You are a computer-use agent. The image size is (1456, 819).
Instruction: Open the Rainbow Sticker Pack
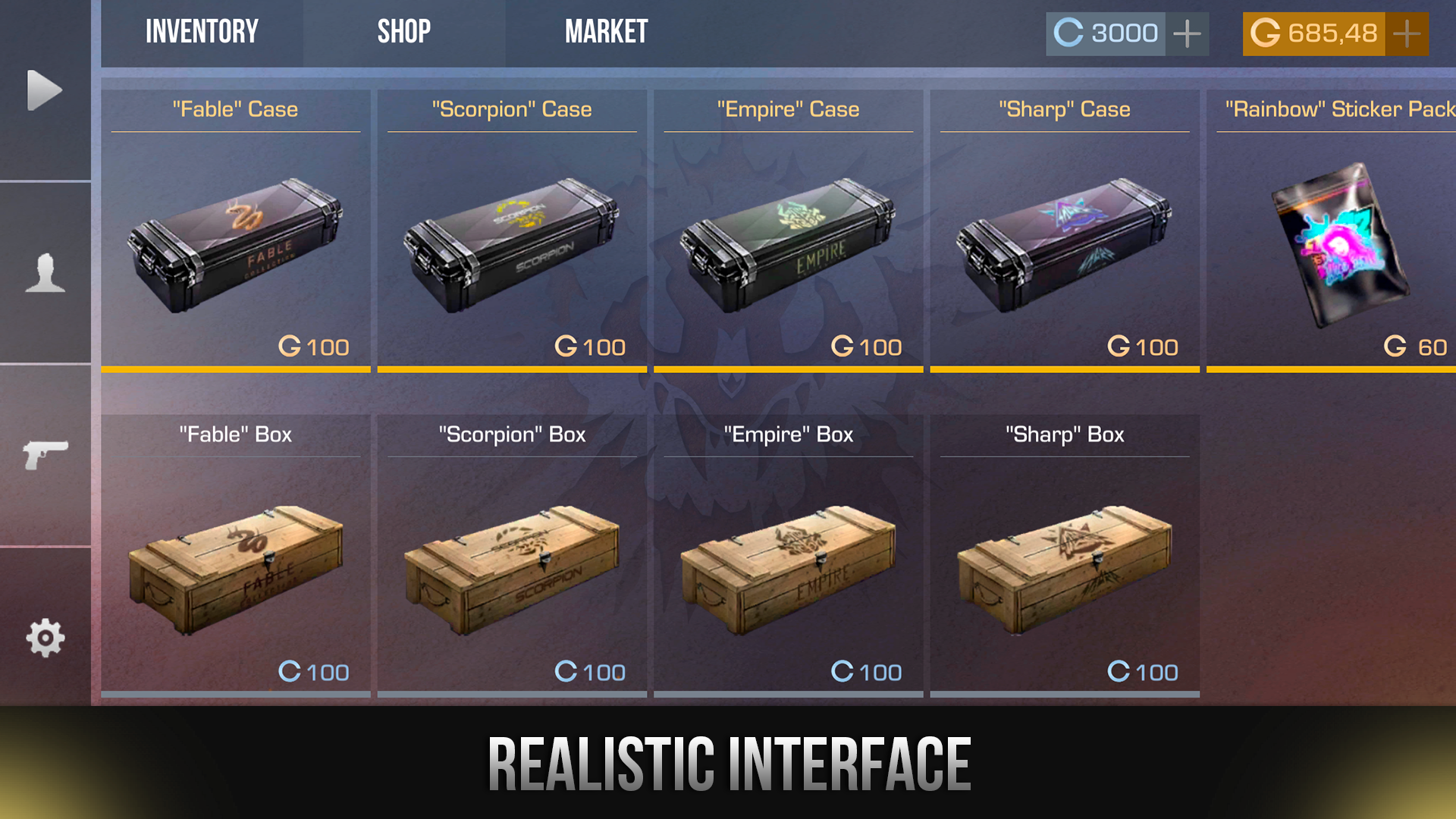point(1338,243)
